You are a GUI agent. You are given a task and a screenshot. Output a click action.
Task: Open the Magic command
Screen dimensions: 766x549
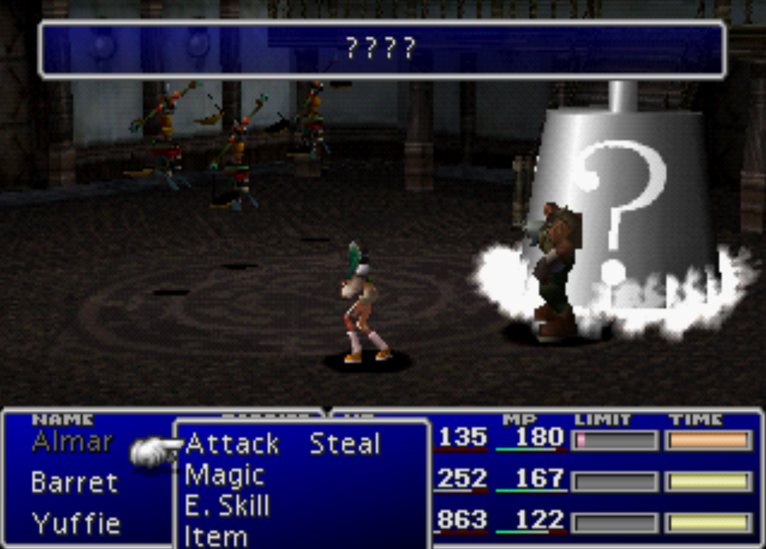pos(225,474)
